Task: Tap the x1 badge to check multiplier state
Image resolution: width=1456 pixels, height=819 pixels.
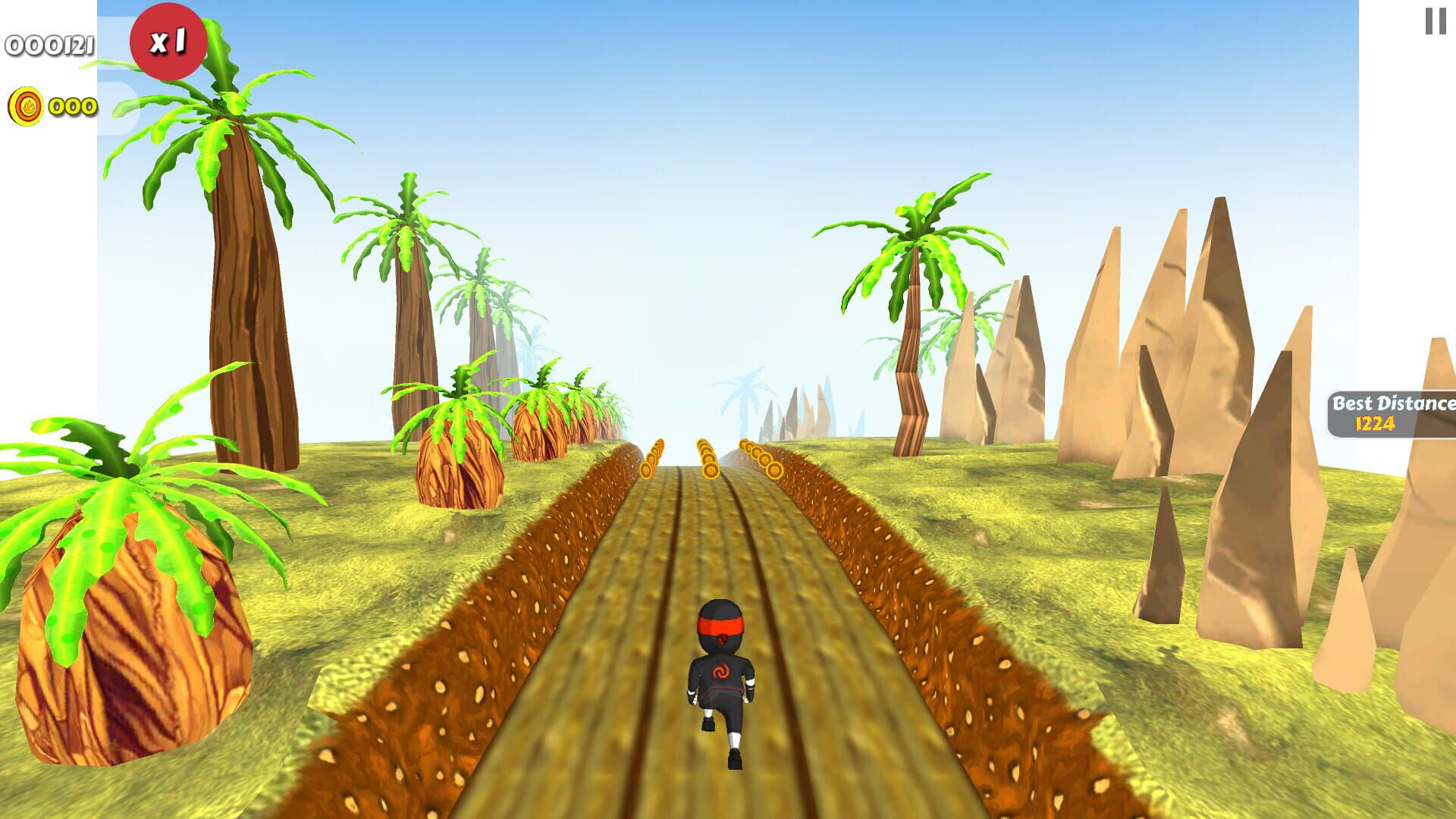Action: pos(170,42)
